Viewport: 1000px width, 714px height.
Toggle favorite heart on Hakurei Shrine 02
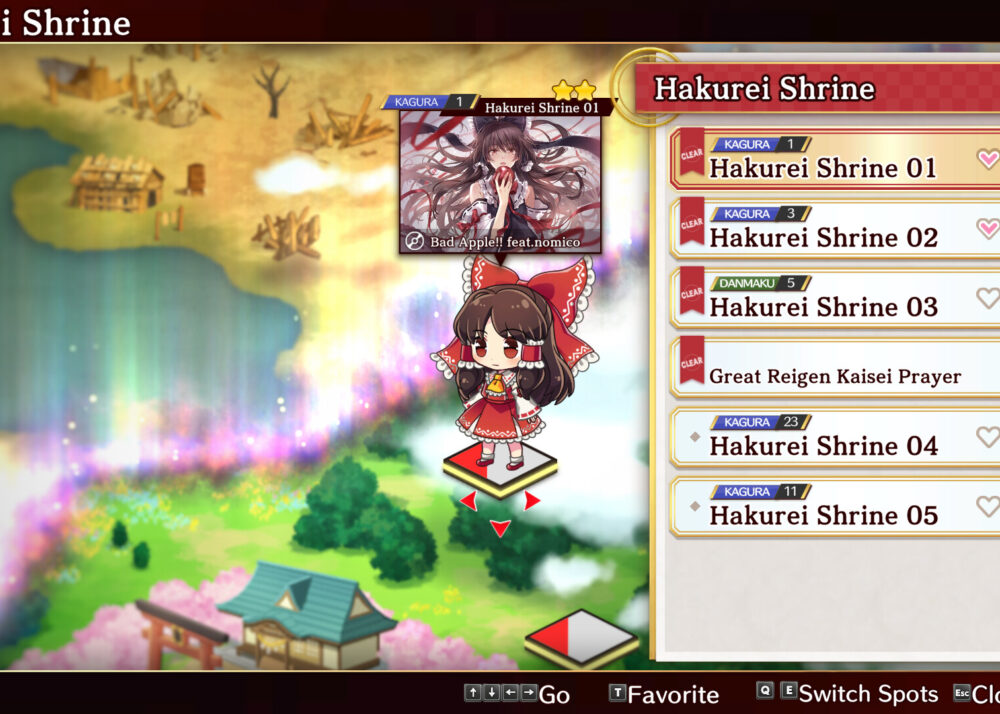(x=987, y=229)
